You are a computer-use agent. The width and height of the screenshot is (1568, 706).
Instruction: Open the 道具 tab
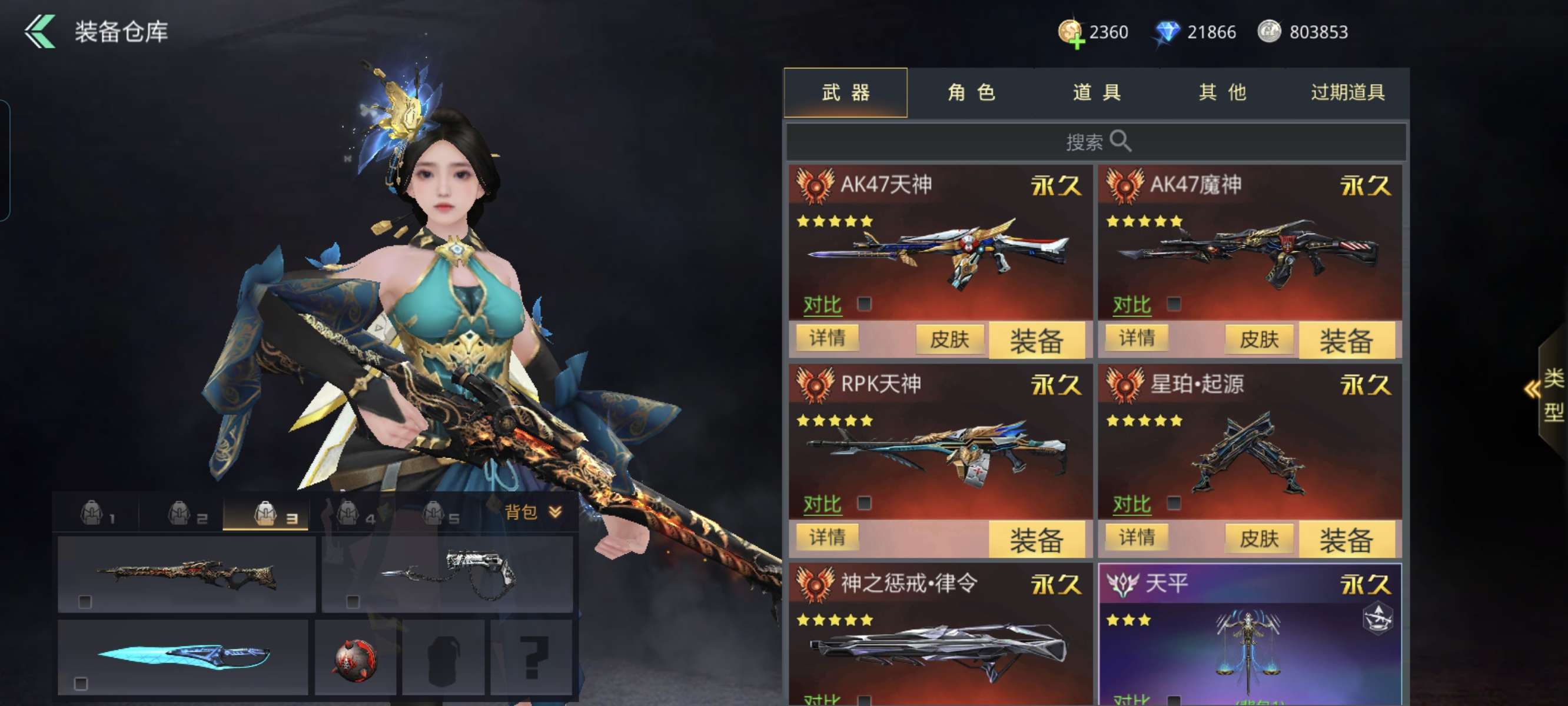(1097, 92)
